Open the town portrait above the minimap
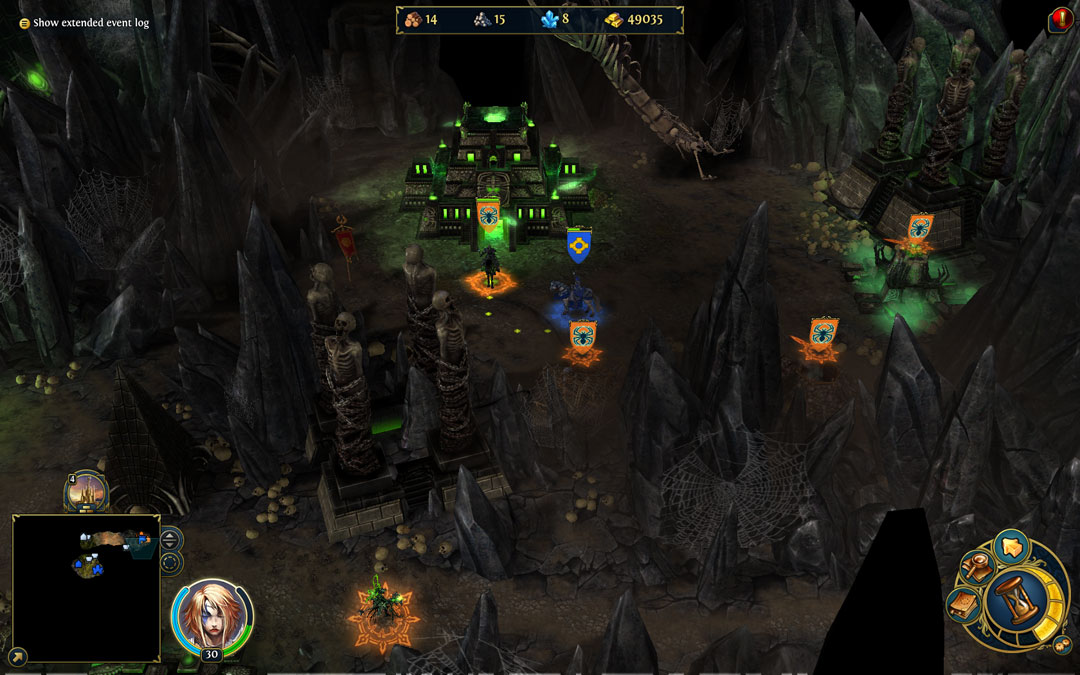 [86, 491]
